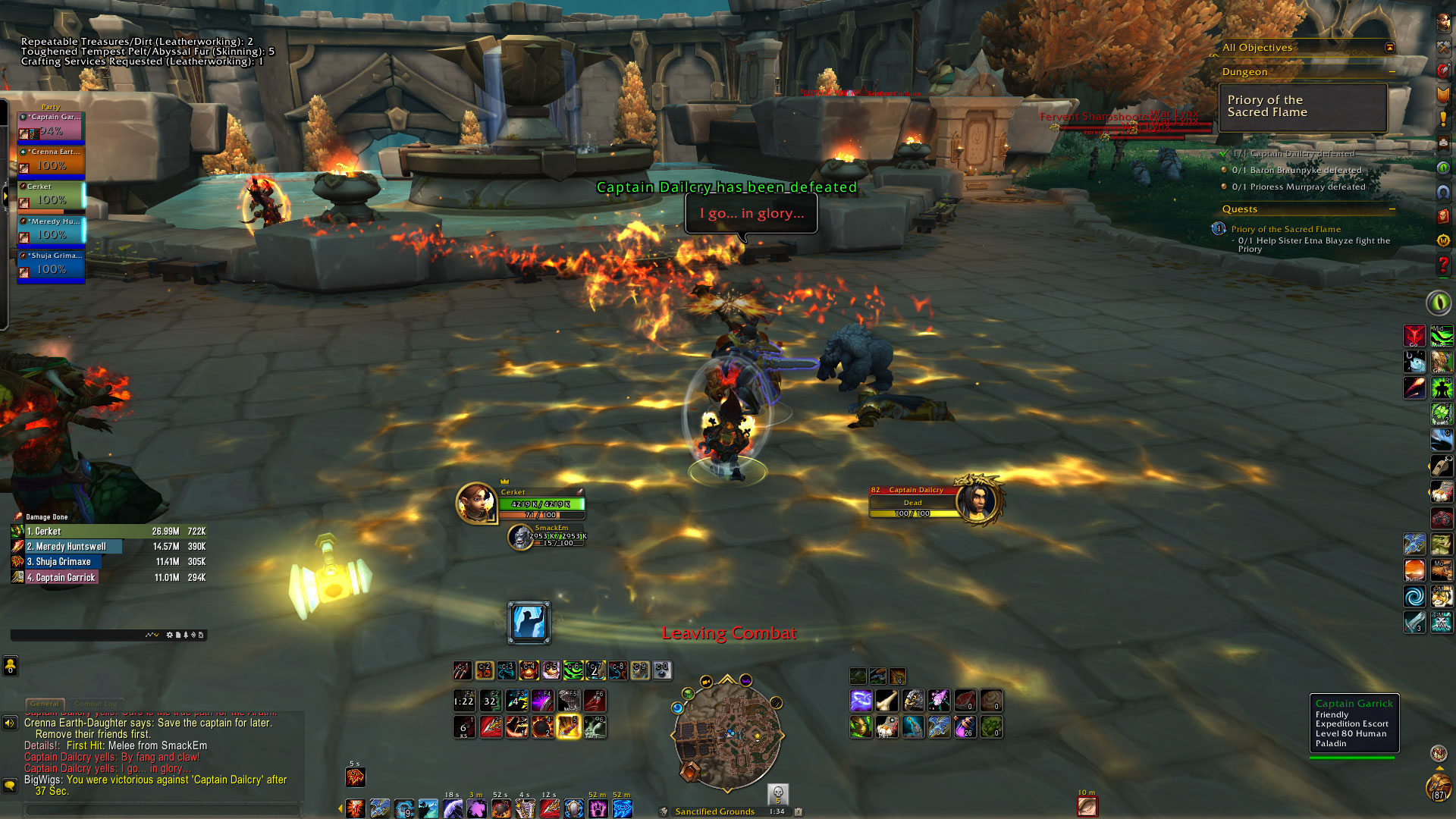This screenshot has height=819, width=1456.
Task: Open the red question mark help button
Action: pos(1443,265)
